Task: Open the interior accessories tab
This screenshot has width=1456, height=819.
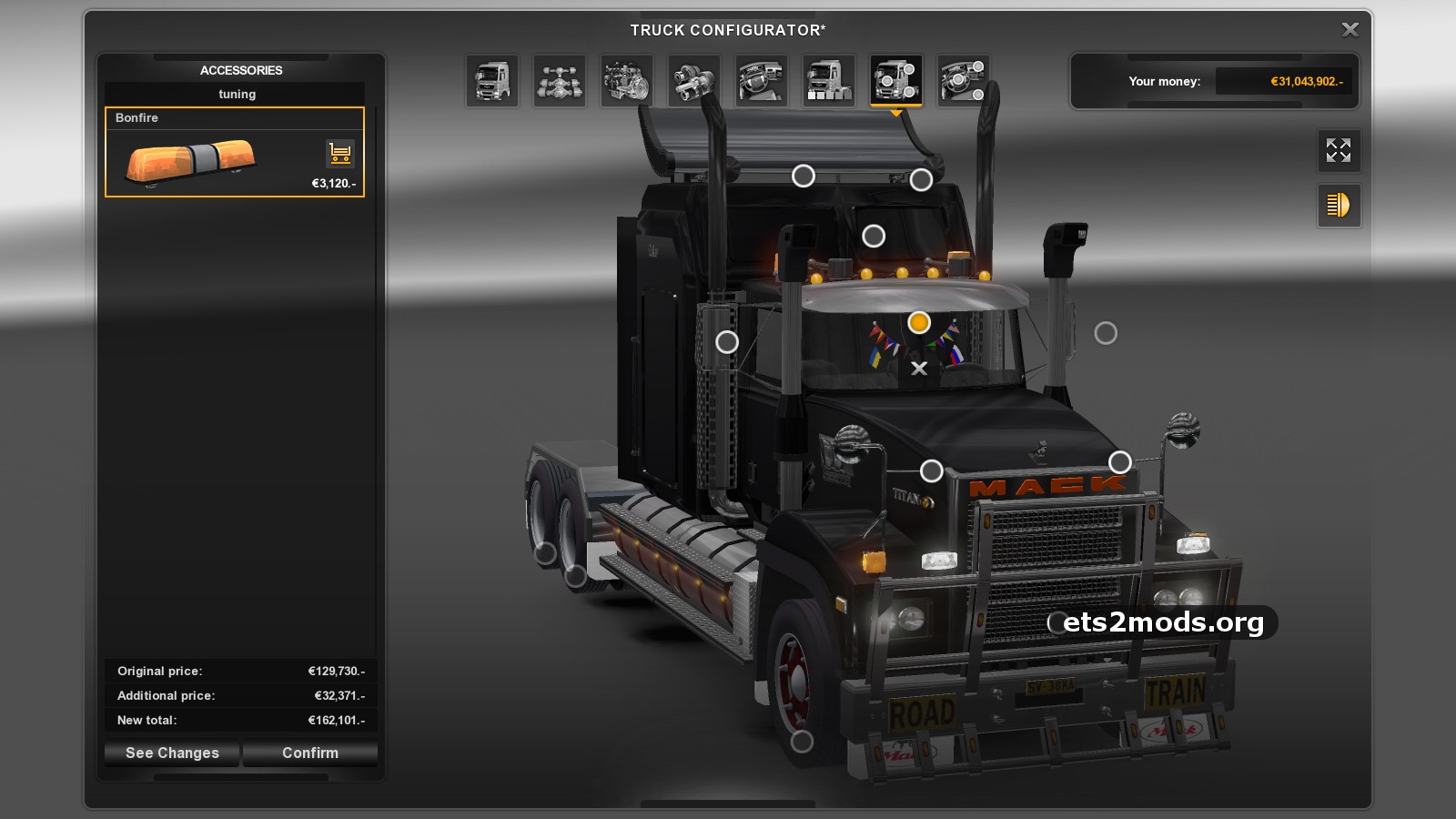Action: pyautogui.click(x=964, y=81)
